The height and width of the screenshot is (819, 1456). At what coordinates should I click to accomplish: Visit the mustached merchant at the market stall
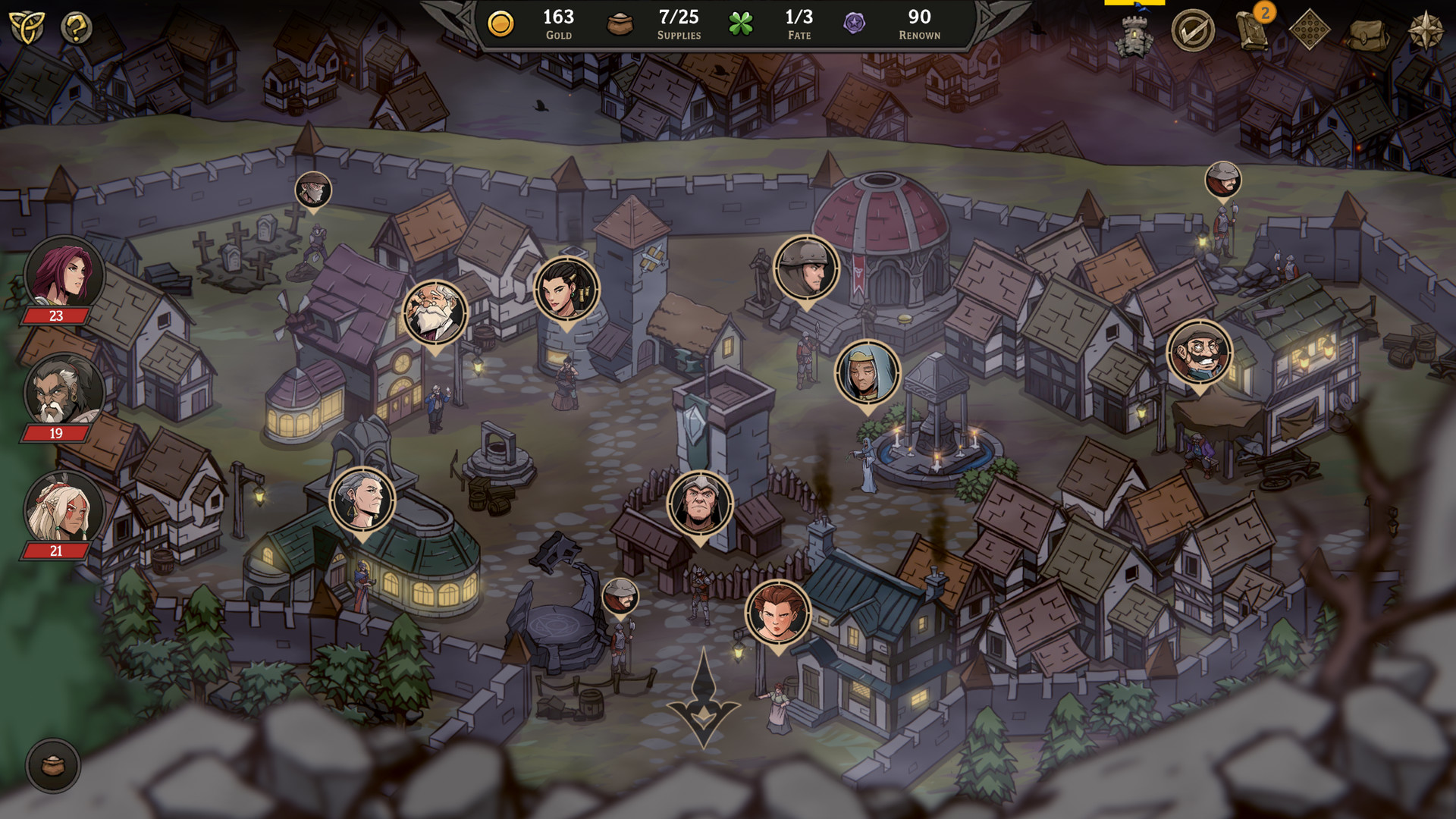[x=1199, y=353]
